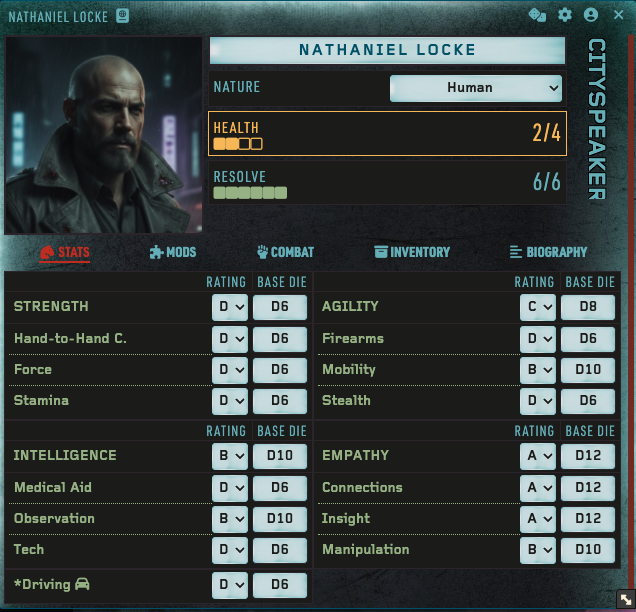
Task: Edit the Nathaniel Locke name field
Action: 387,50
